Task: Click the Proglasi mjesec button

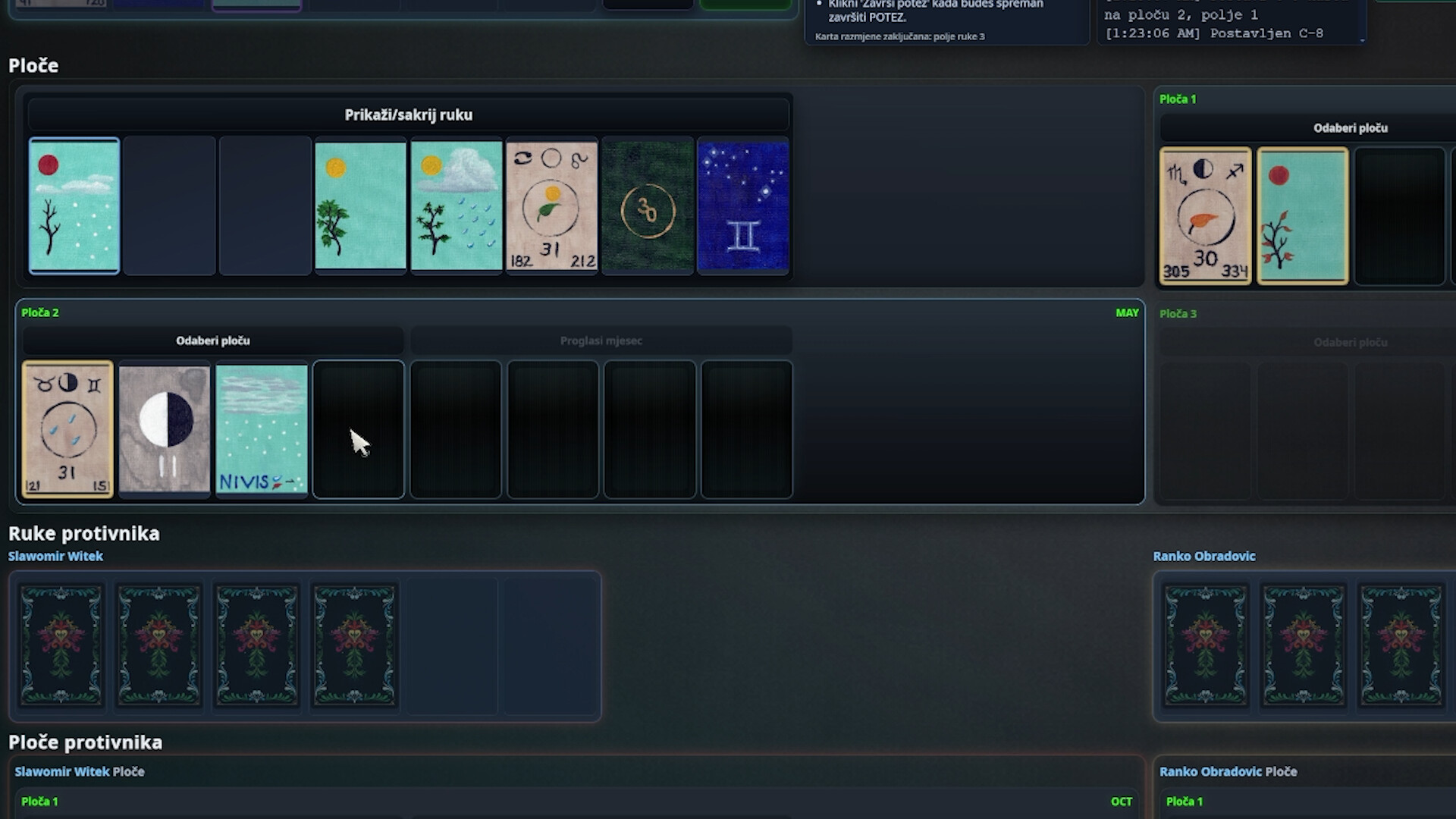Action: (x=601, y=340)
